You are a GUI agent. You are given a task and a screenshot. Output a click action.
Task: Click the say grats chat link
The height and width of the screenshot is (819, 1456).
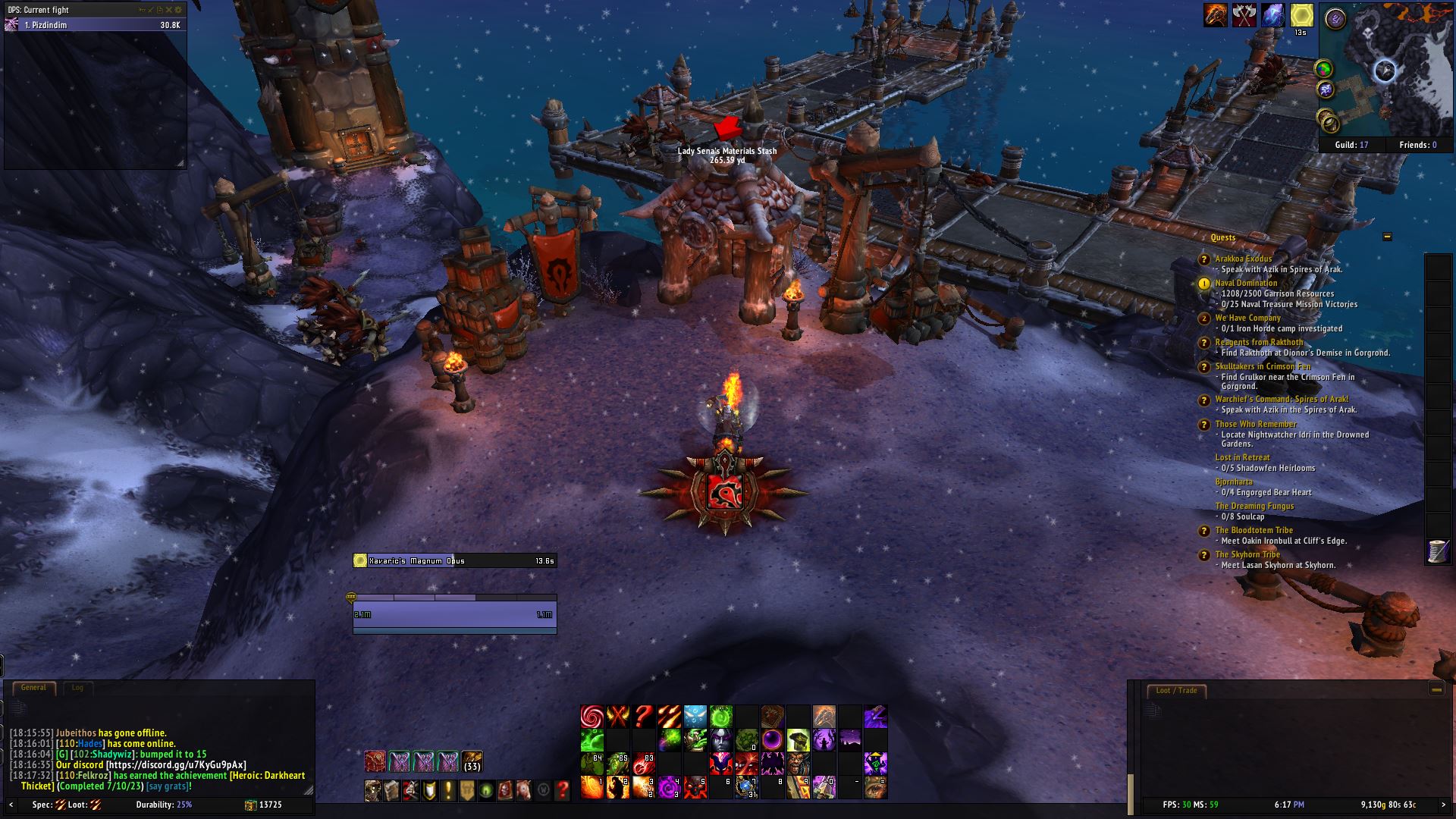pyautogui.click(x=168, y=786)
